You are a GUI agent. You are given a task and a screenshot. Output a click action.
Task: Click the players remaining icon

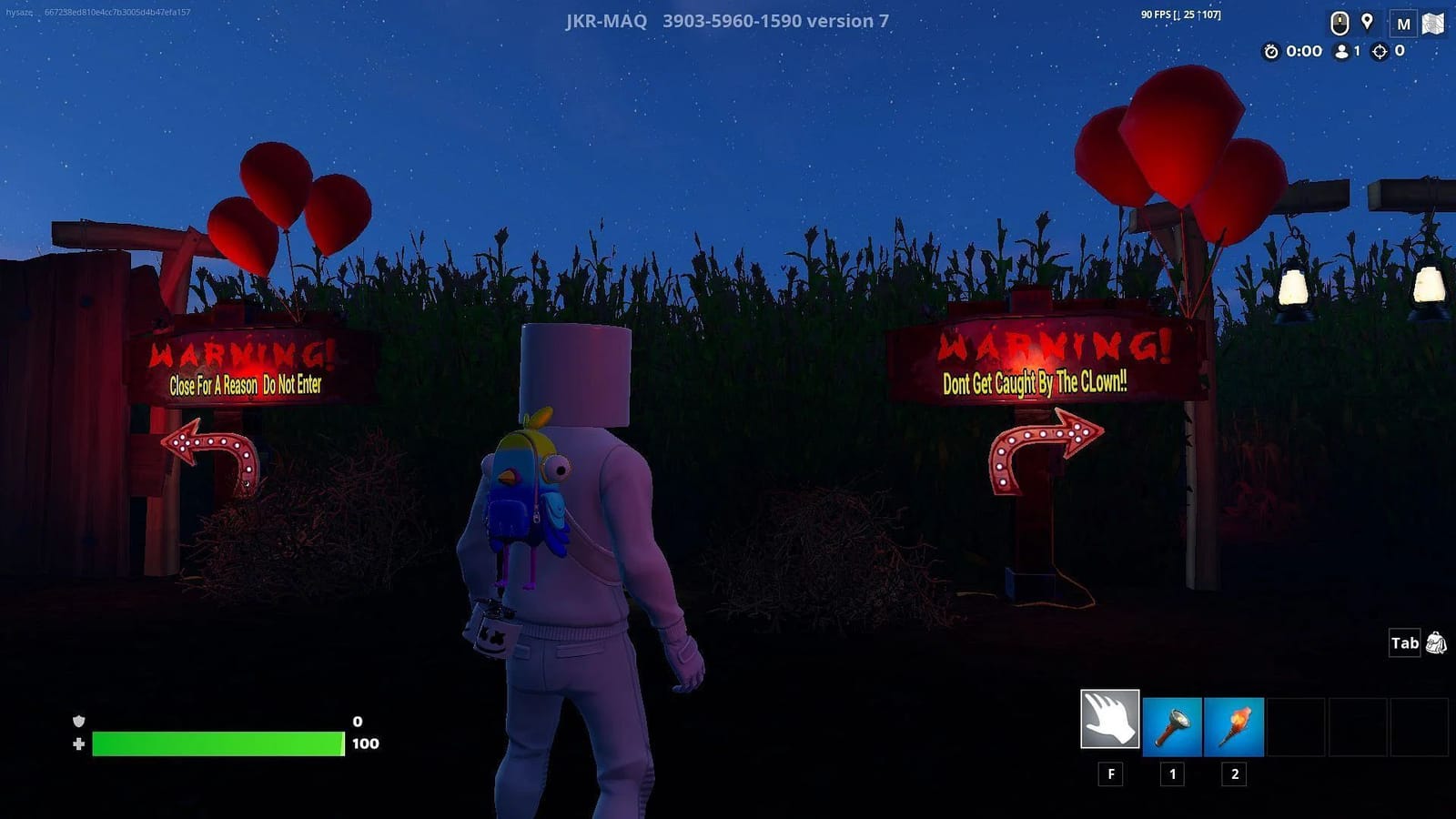click(1344, 52)
